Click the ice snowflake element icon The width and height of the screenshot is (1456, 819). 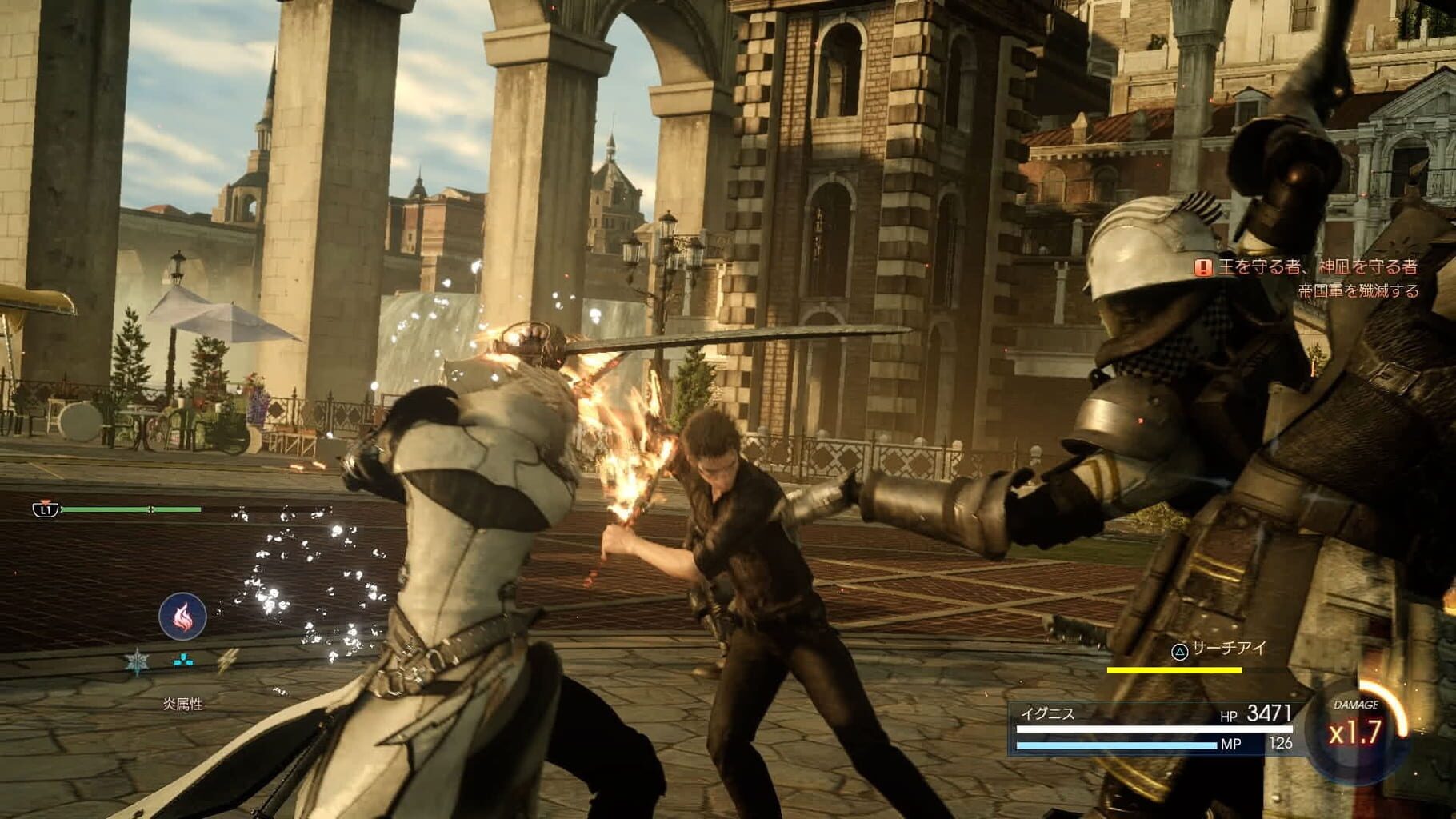pyautogui.click(x=137, y=661)
